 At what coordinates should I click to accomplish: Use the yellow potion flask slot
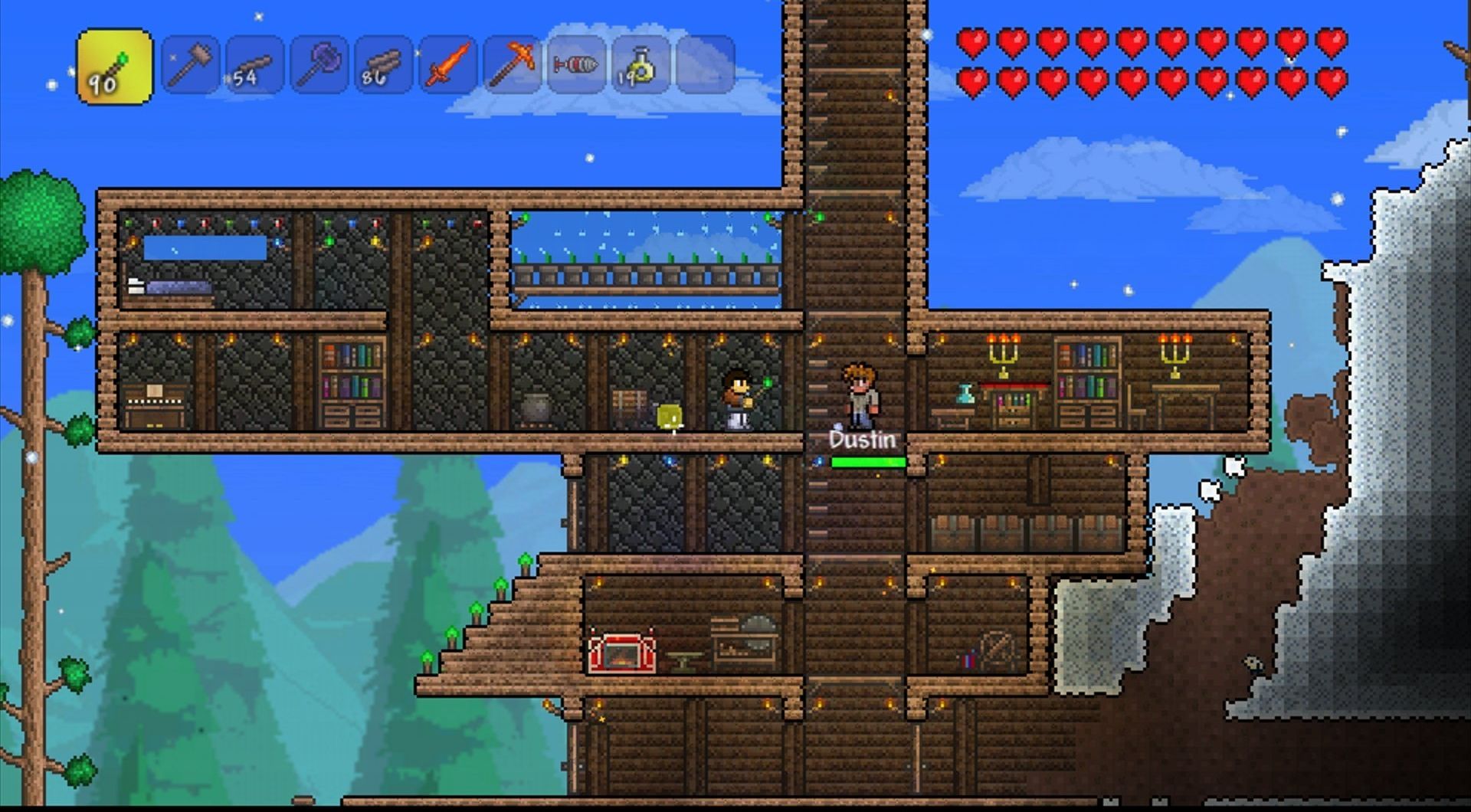click(640, 65)
